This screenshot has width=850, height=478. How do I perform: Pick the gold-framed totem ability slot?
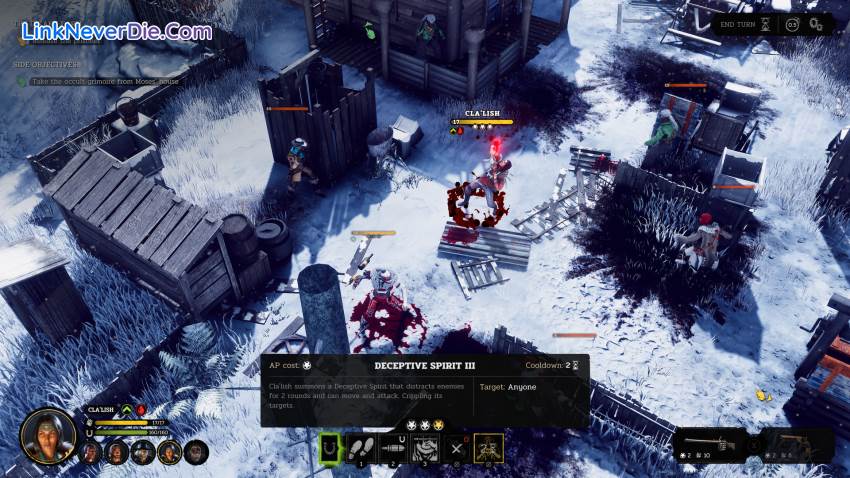tap(488, 449)
